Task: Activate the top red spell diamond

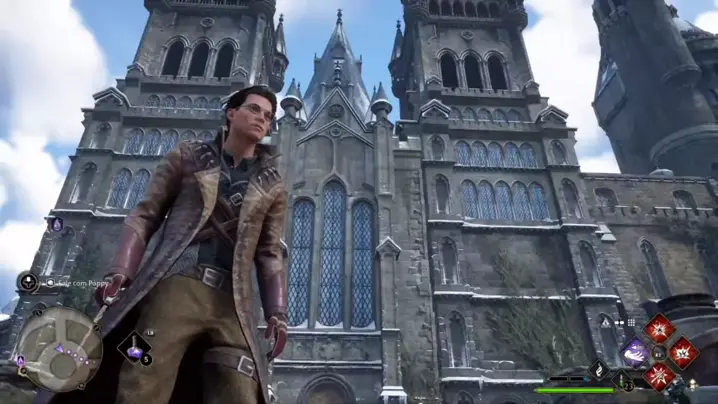Action: [x=660, y=328]
